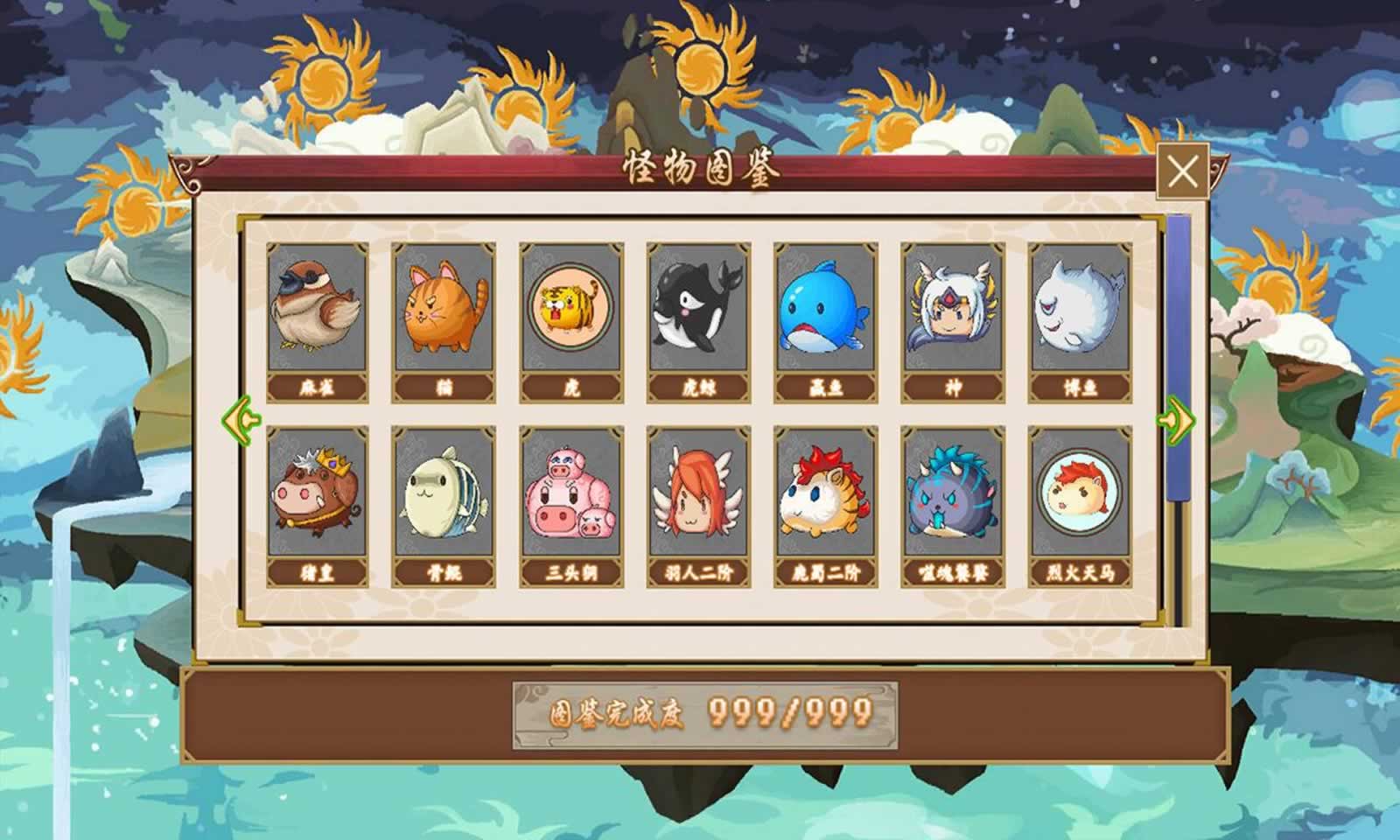Go to the next page with right arrow

1176,418
